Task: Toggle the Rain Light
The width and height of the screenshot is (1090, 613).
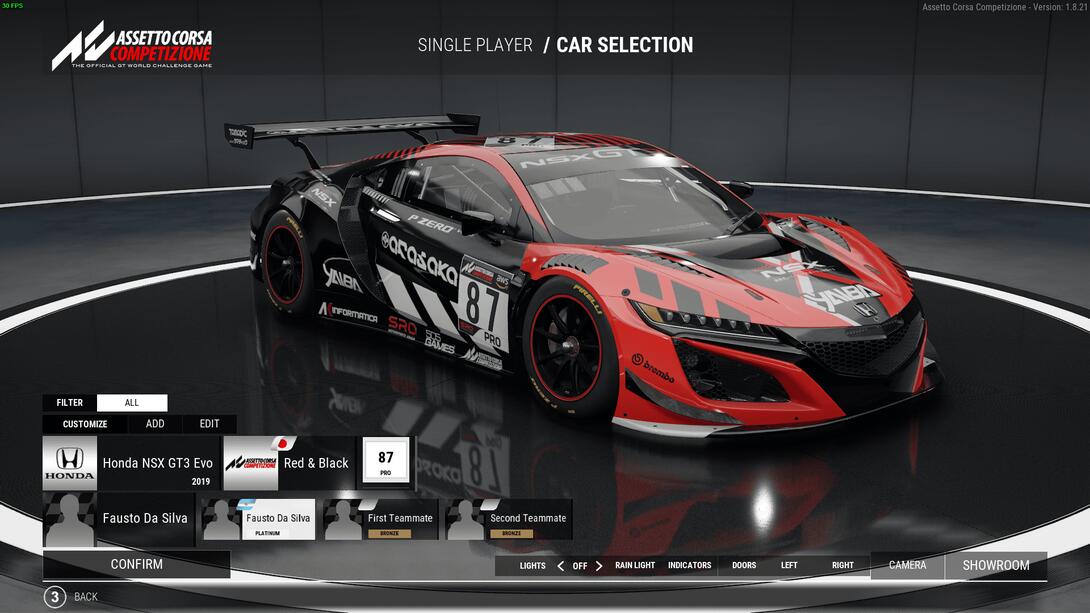Action: [x=635, y=566]
